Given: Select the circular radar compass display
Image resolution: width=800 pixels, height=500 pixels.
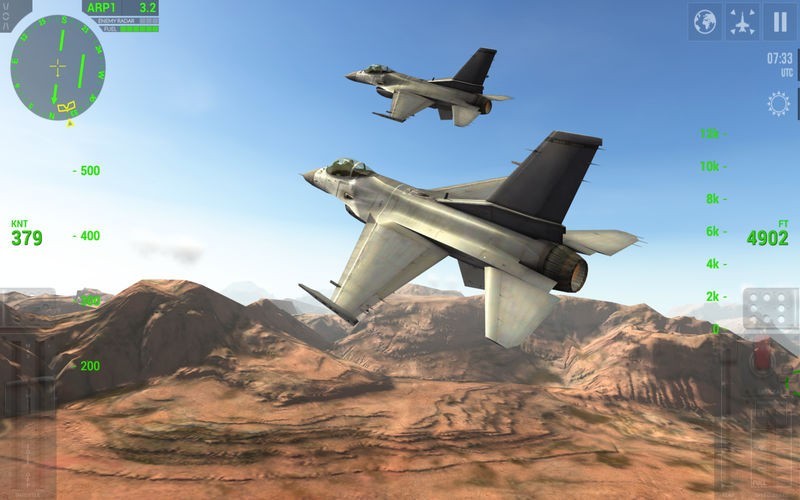Looking at the screenshot, I should [x=58, y=67].
